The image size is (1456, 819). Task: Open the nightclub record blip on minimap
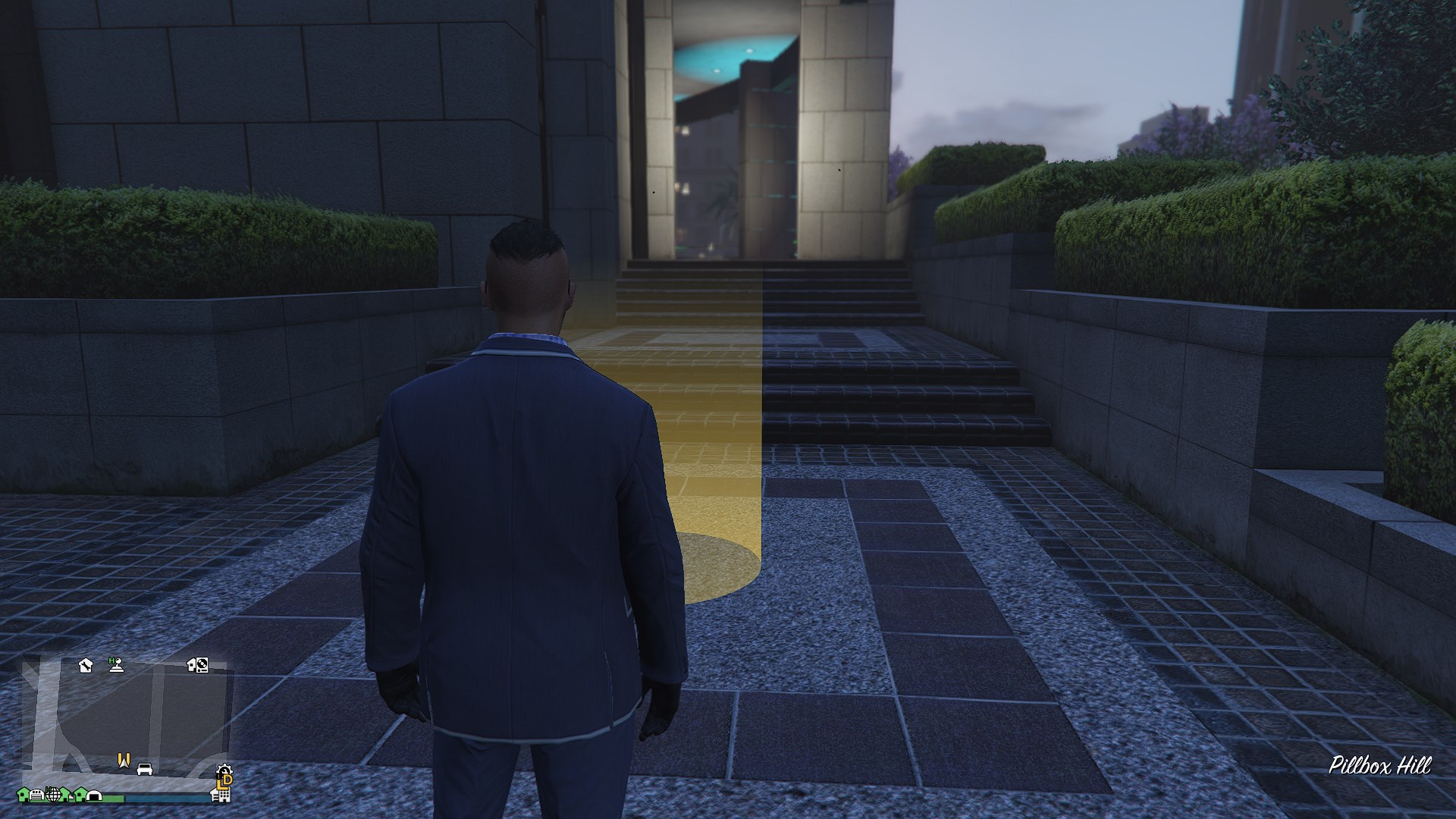point(201,665)
